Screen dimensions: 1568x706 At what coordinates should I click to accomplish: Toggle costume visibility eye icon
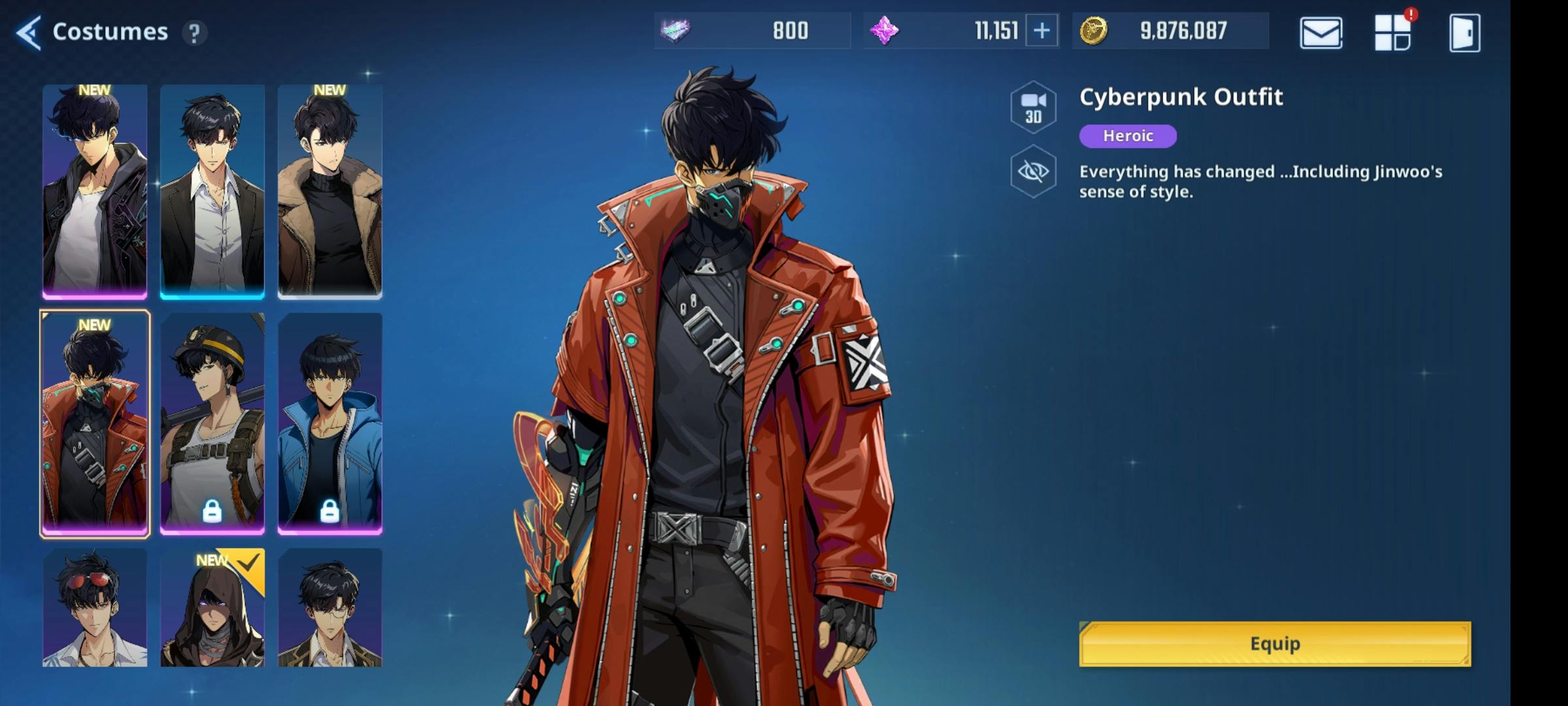(x=1033, y=172)
